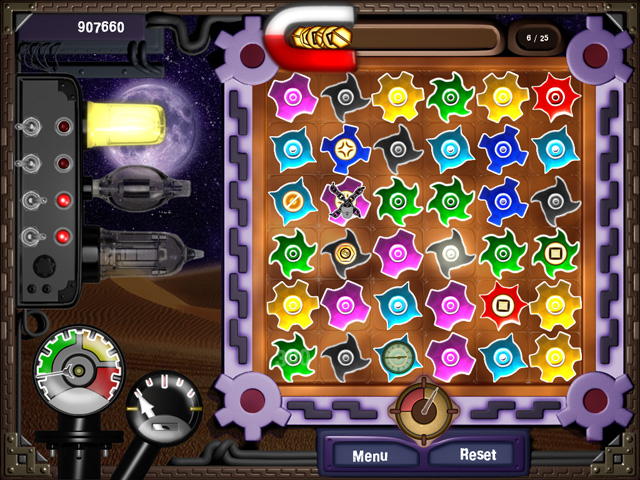The width and height of the screenshot is (640, 480).
Task: Choose the black gear with gold nut
Action: click(x=346, y=251)
